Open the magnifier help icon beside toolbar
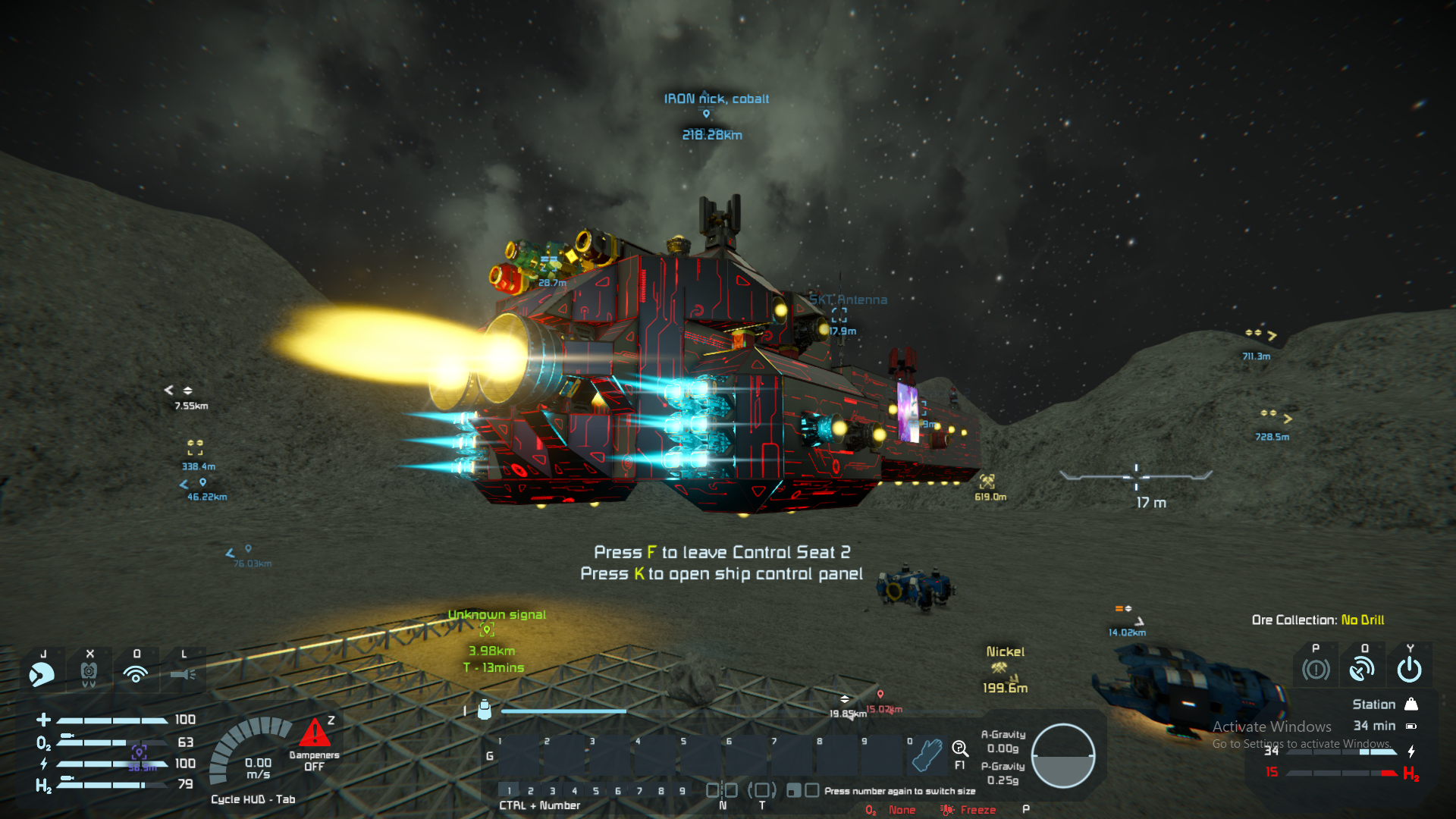The image size is (1456, 819). (960, 750)
